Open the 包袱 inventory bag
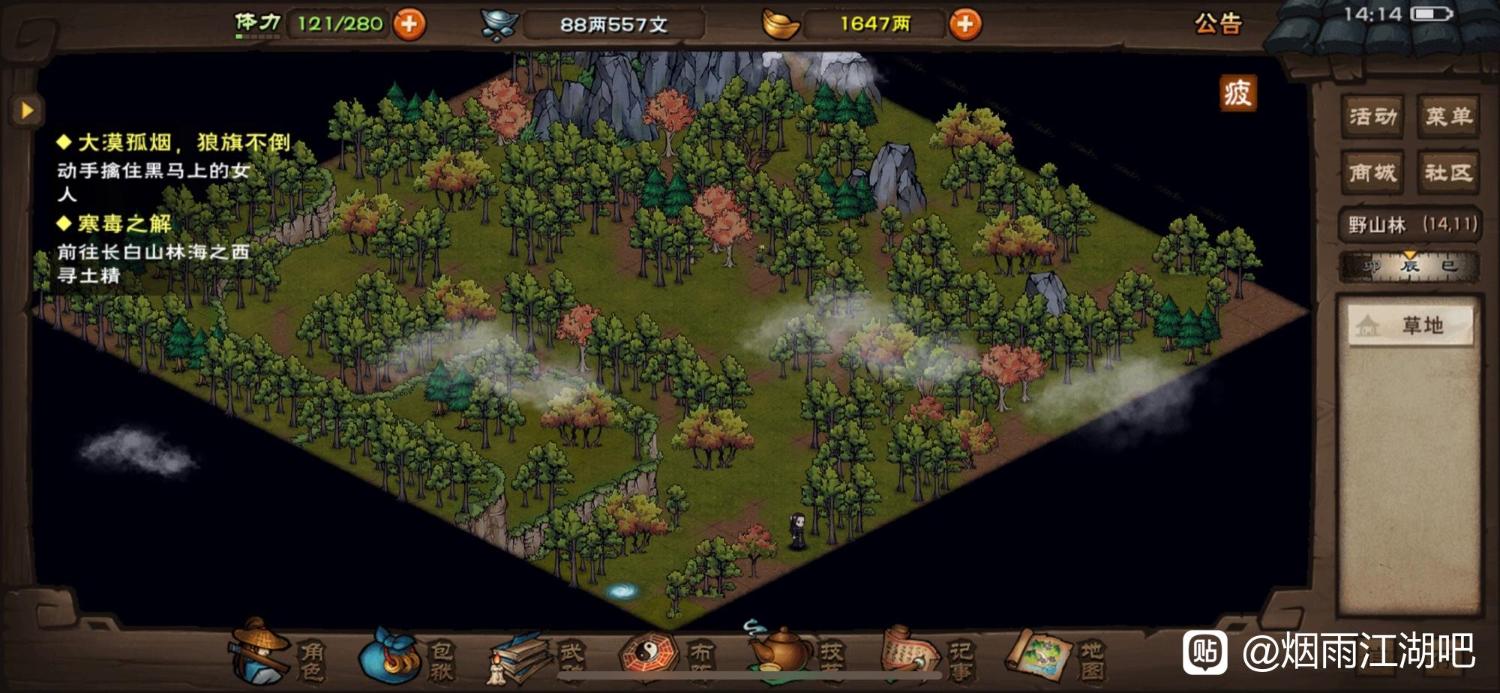This screenshot has height=693, width=1500. pyautogui.click(x=404, y=654)
